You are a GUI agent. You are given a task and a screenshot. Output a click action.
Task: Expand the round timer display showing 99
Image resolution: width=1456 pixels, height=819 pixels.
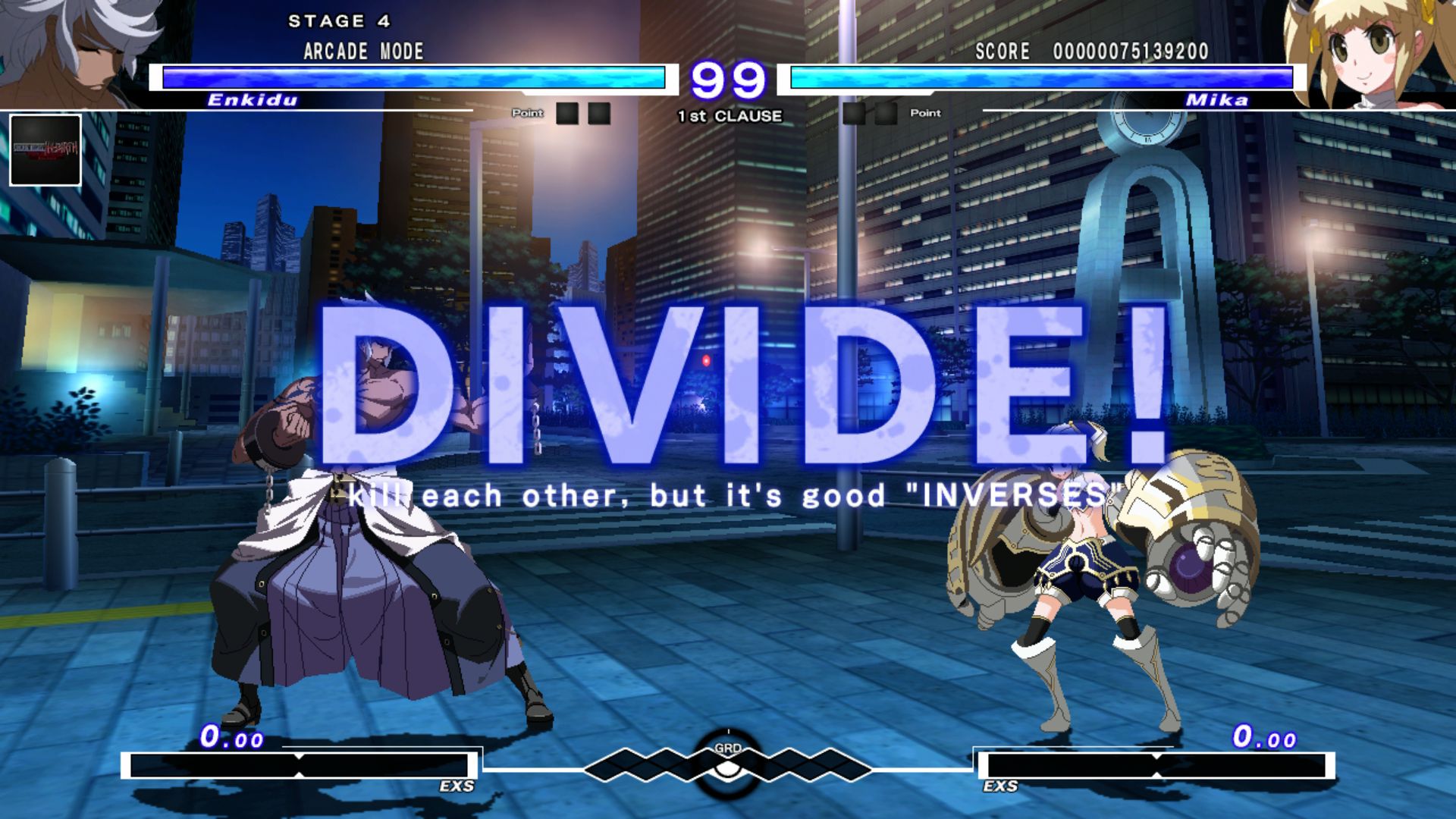(728, 78)
